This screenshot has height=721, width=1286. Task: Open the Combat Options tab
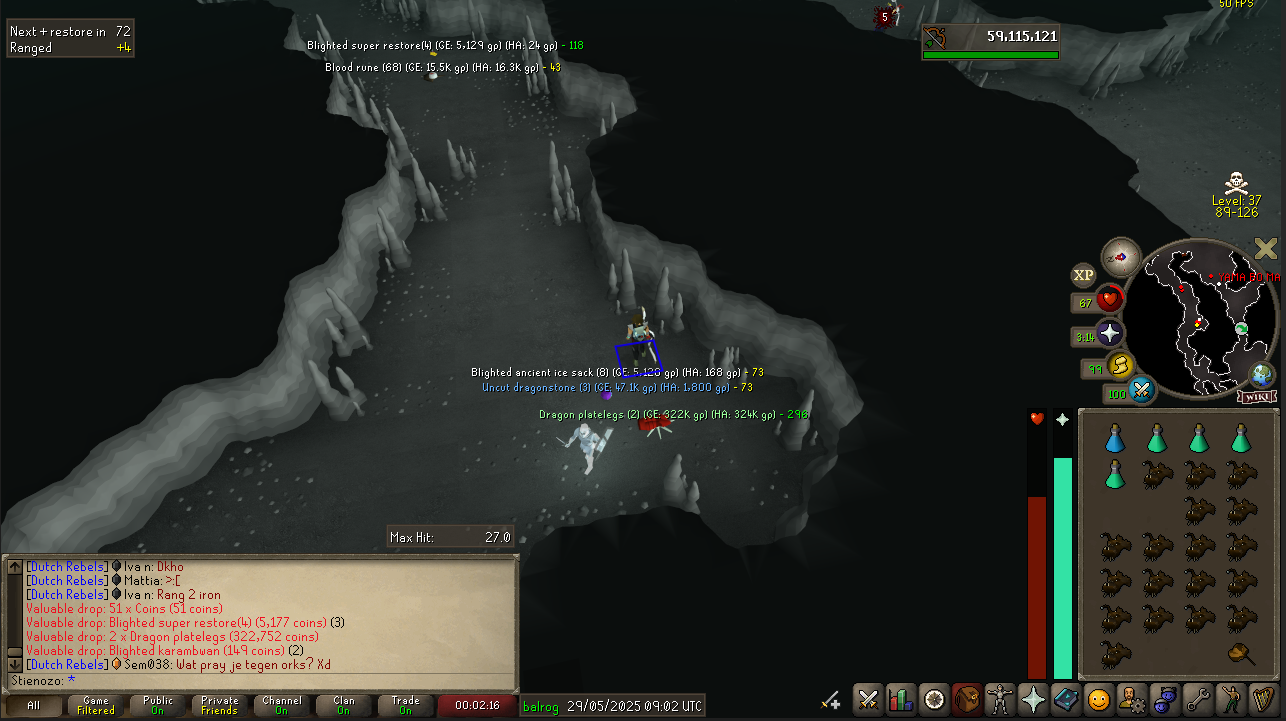point(867,699)
